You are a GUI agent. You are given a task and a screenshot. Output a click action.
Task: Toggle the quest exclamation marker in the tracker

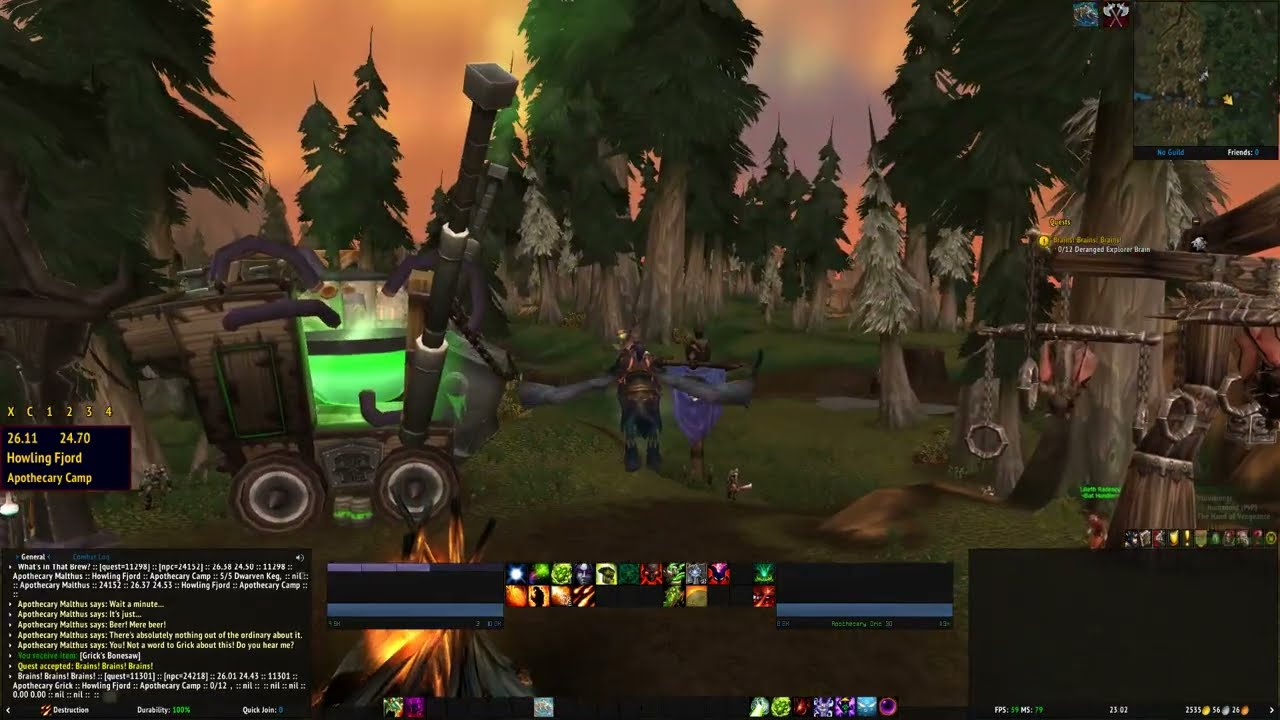[x=1044, y=239]
